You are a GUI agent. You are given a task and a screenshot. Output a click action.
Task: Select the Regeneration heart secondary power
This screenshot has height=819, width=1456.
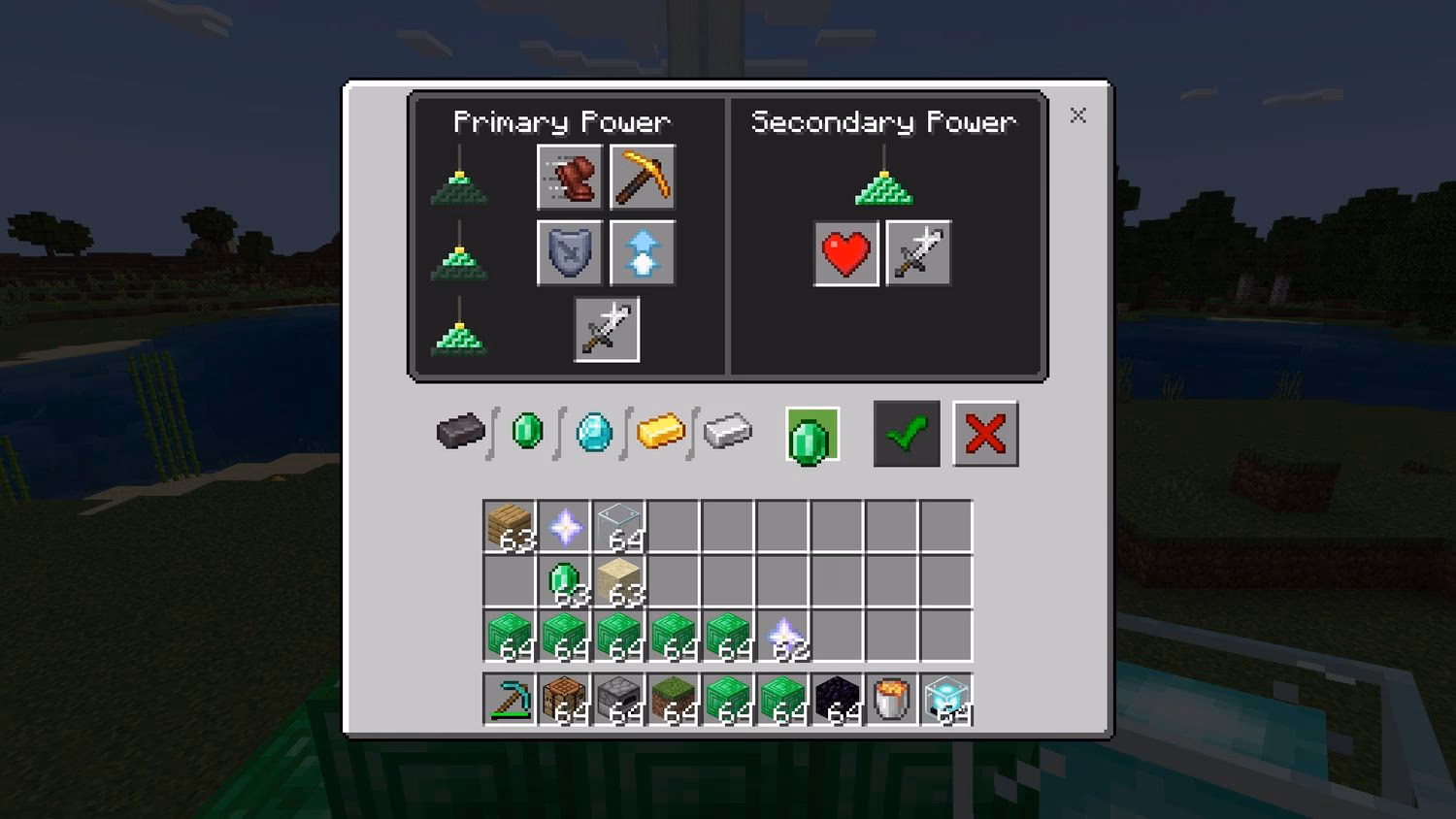[845, 252]
